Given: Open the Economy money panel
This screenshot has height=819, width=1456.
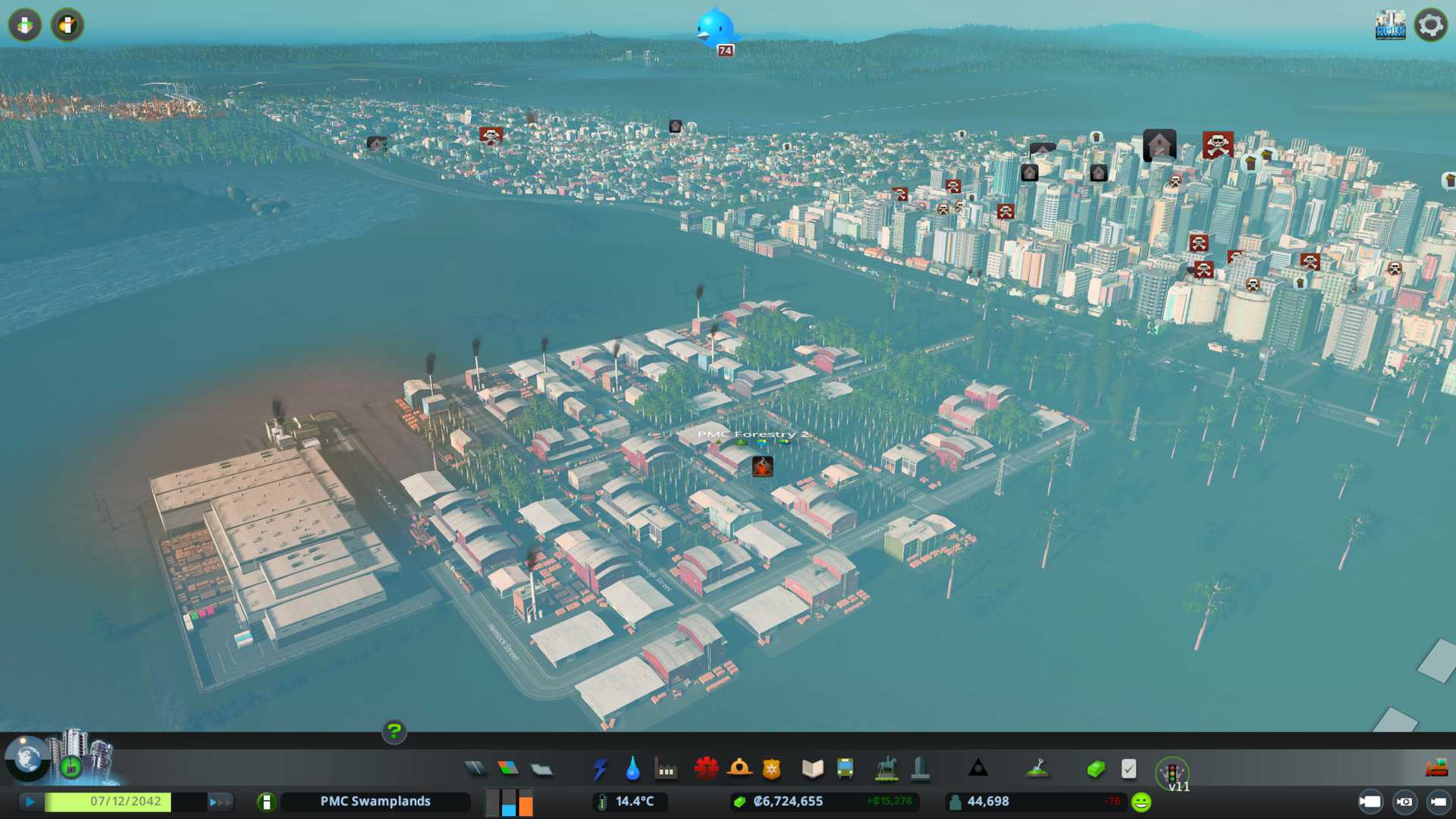Looking at the screenshot, I should [1096, 769].
